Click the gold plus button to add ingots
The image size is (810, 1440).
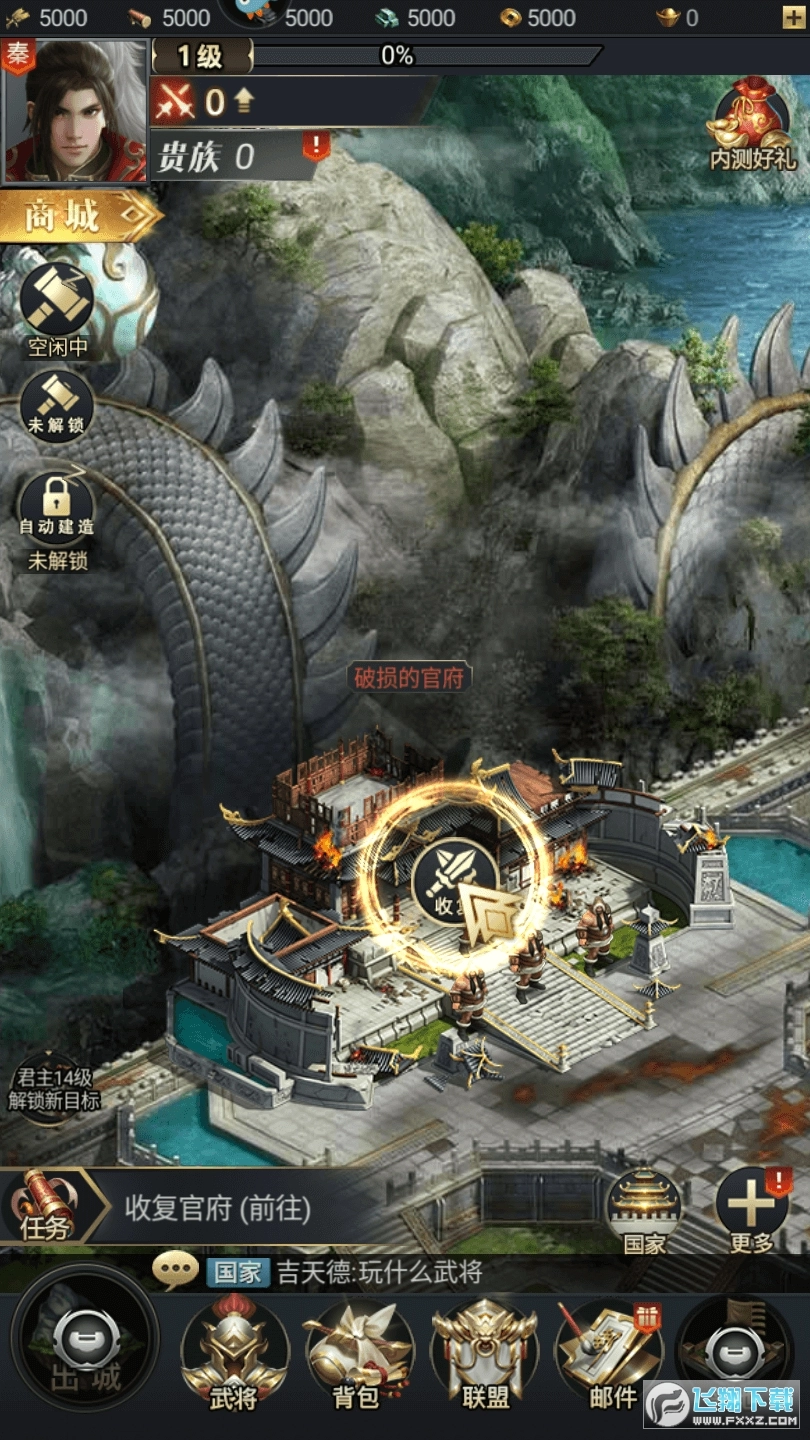click(793, 17)
